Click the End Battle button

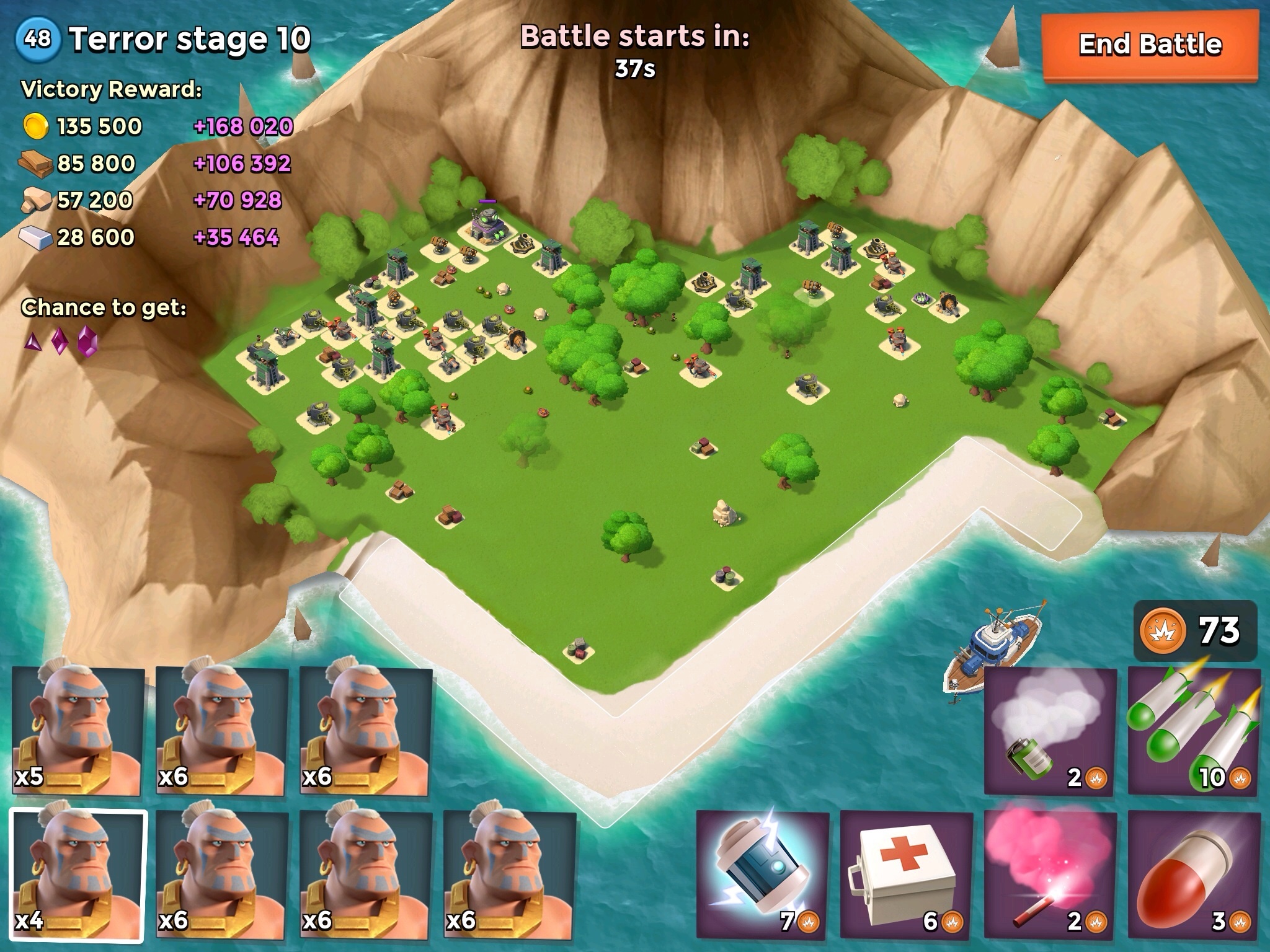point(1150,45)
